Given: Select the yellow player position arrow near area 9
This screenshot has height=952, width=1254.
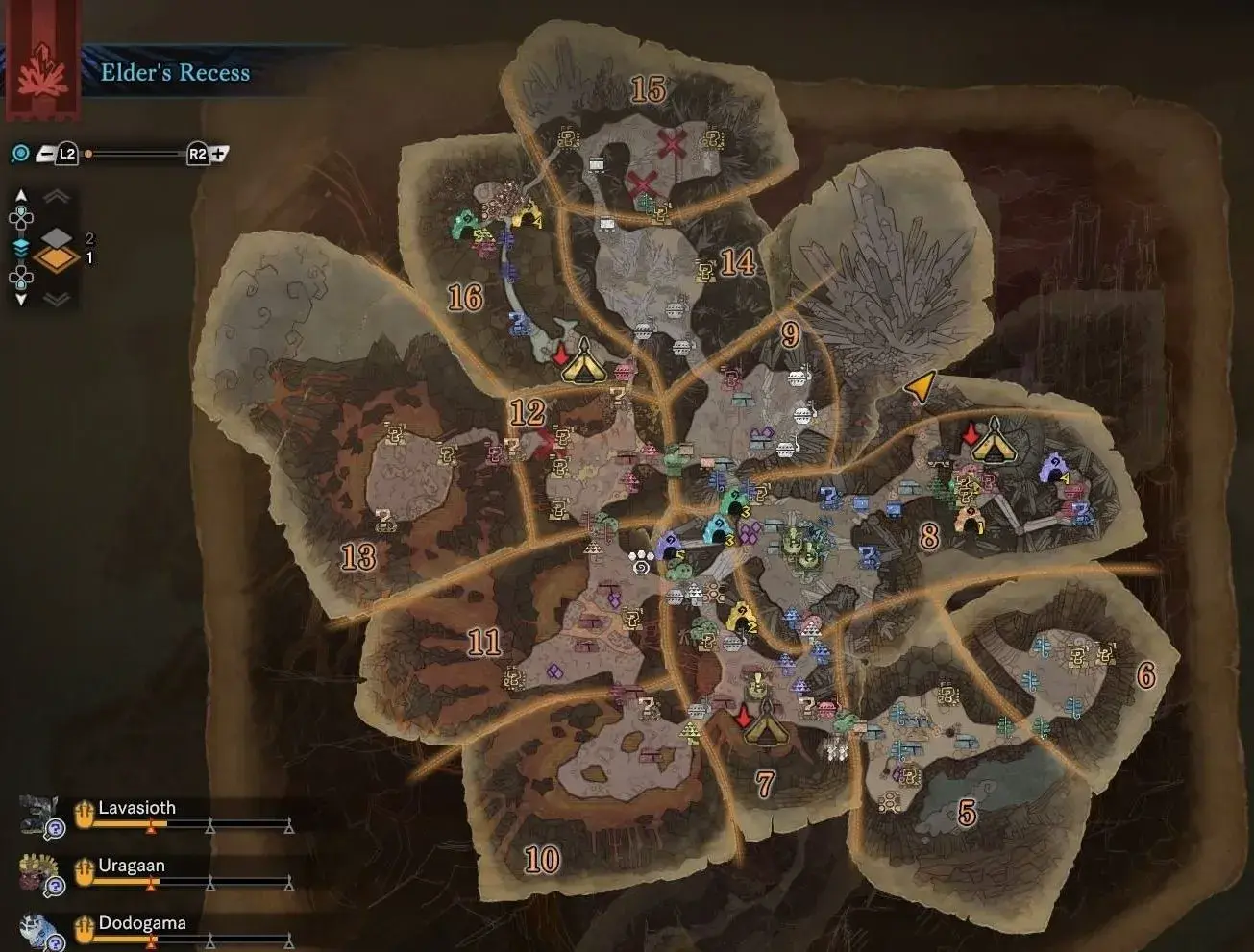Looking at the screenshot, I should (x=920, y=384).
